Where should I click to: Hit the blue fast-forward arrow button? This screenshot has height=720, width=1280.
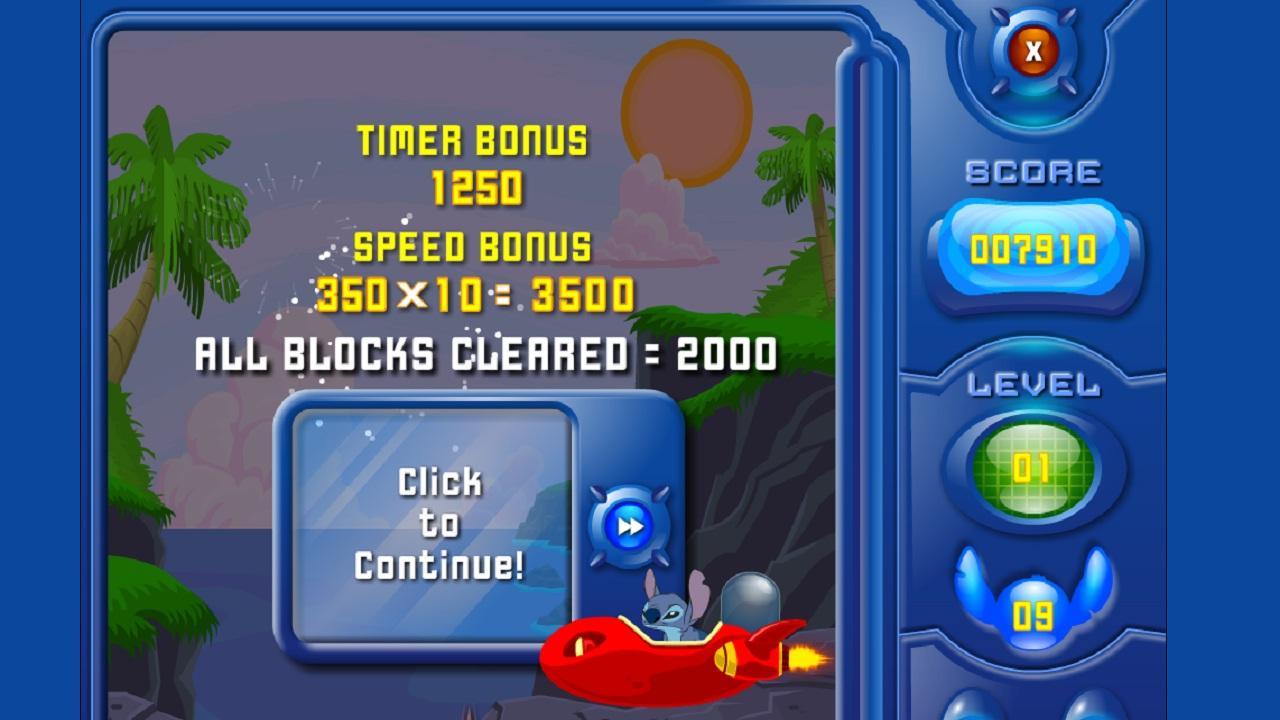(629, 526)
